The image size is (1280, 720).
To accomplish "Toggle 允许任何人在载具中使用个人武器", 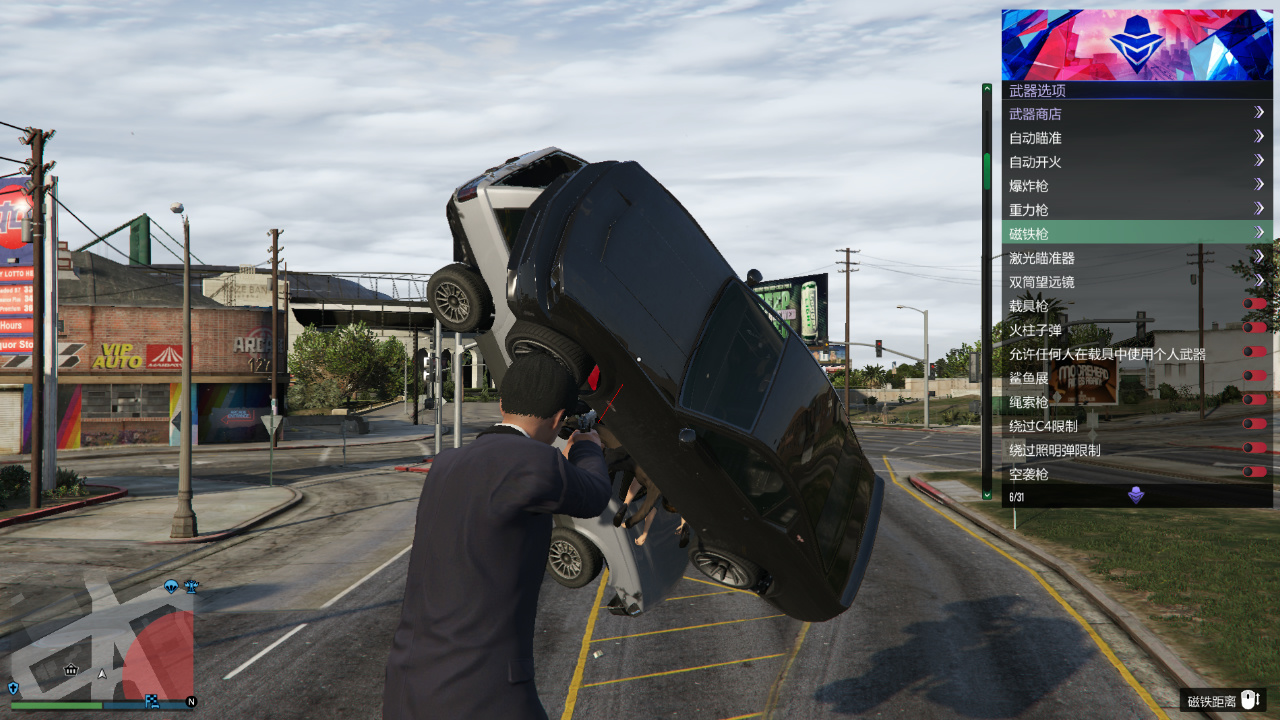I will tap(1254, 352).
